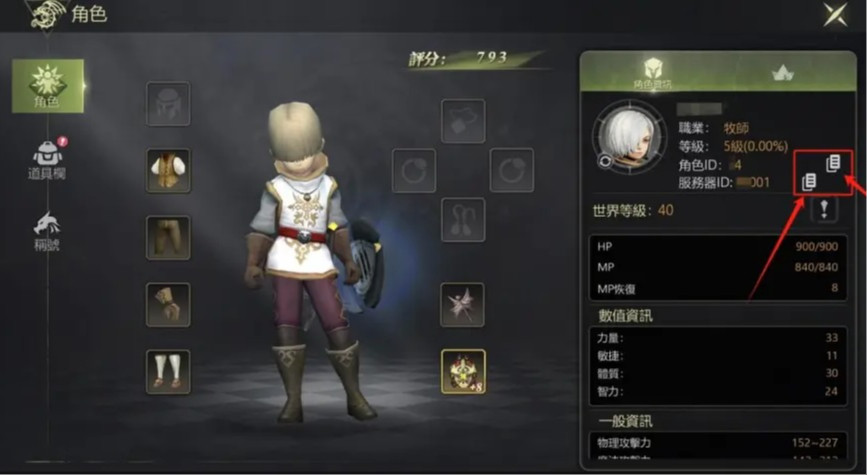
Task: Open the 稱號 titles tab
Action: (47, 231)
